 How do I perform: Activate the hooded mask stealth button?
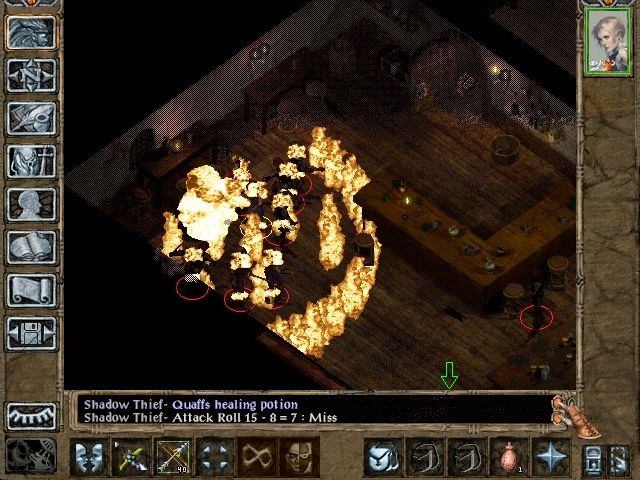tap(297, 458)
